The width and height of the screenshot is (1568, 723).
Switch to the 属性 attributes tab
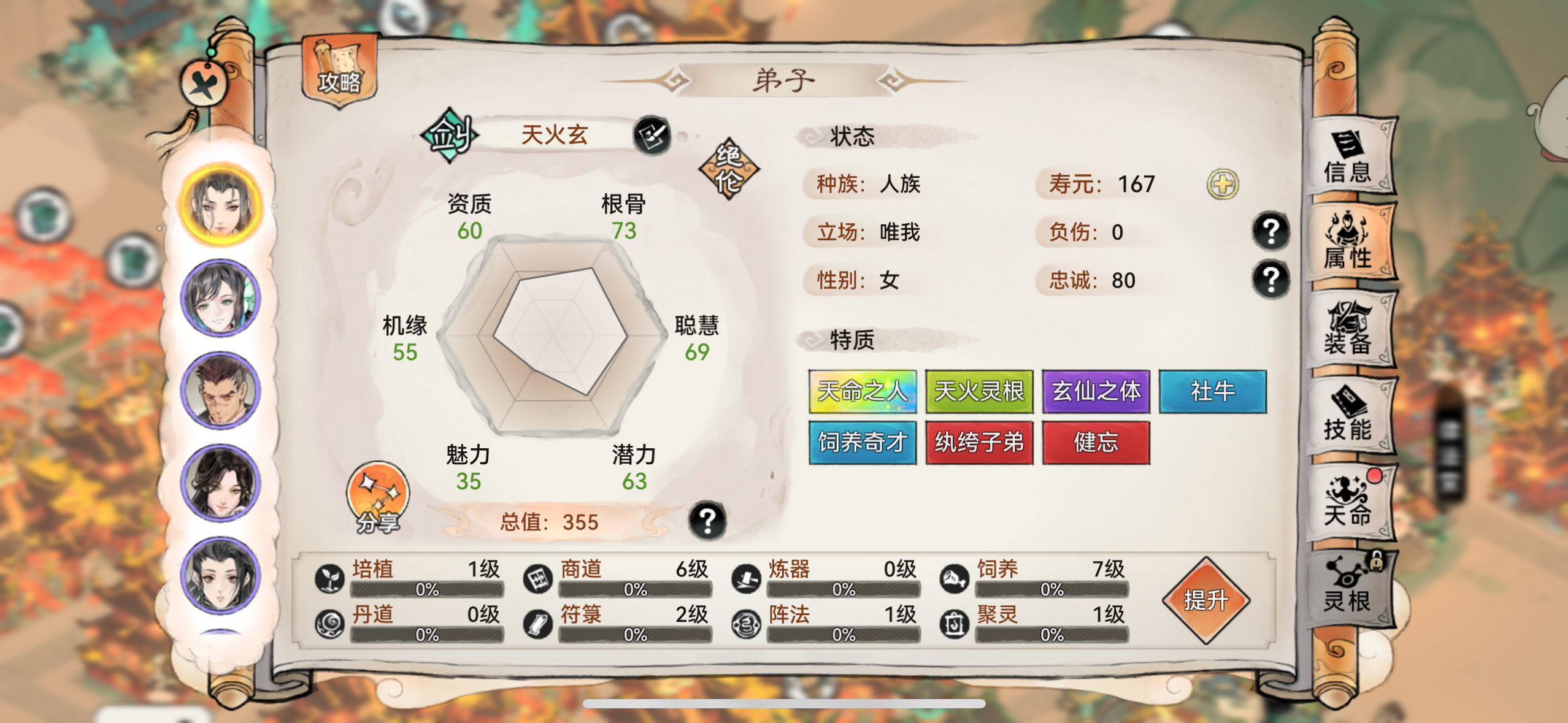click(1352, 239)
